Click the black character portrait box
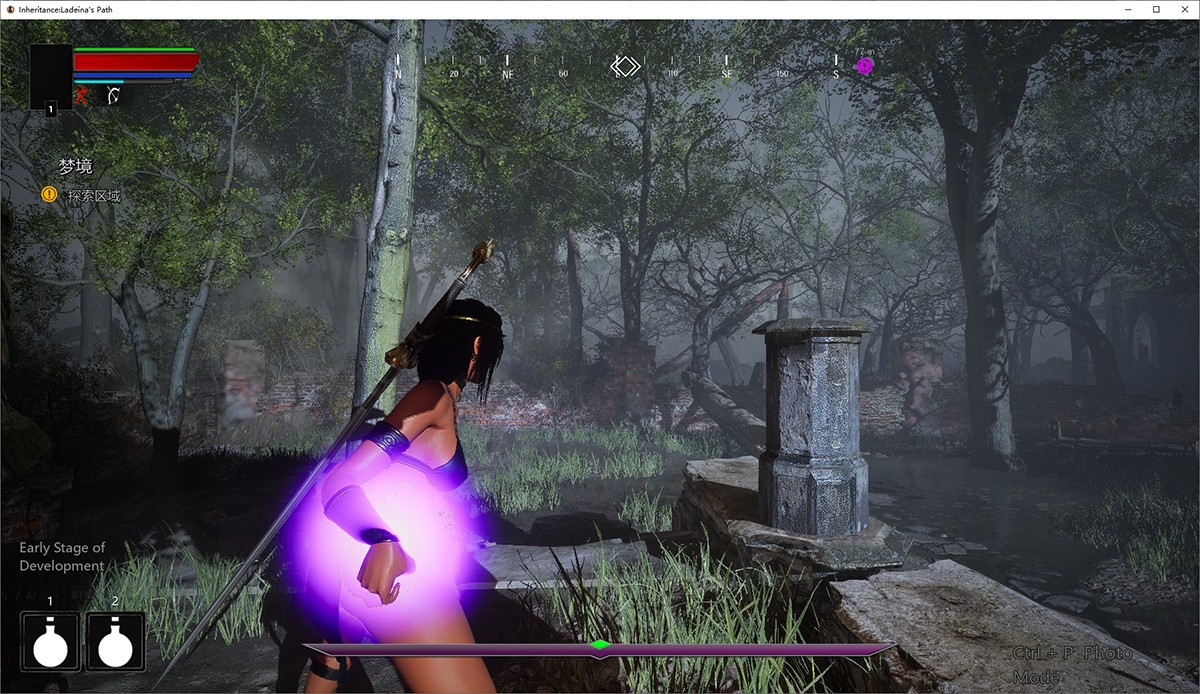The width and height of the screenshot is (1200, 694). pyautogui.click(x=50, y=77)
